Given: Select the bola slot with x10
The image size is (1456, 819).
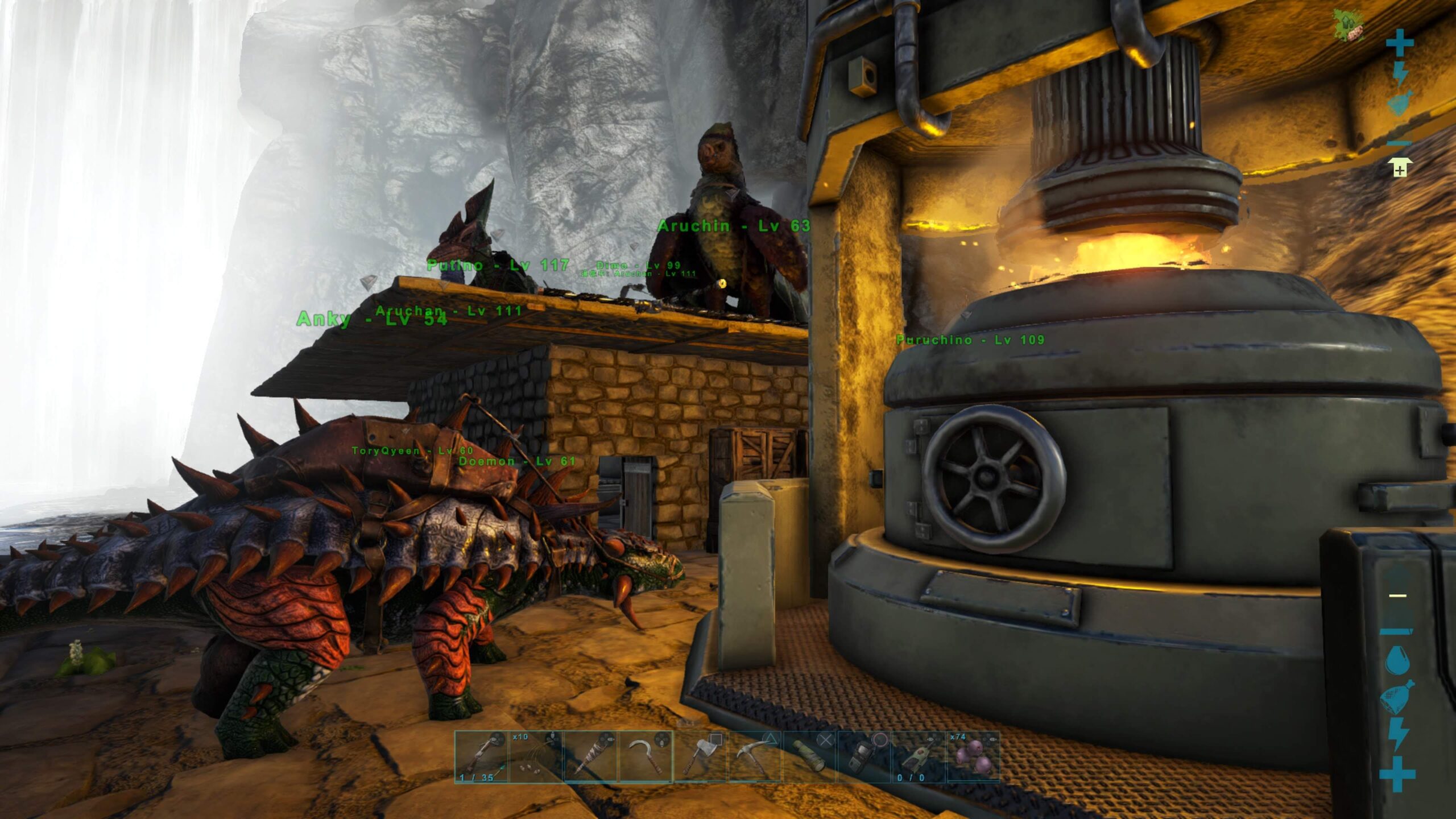Looking at the screenshot, I should coord(535,756).
